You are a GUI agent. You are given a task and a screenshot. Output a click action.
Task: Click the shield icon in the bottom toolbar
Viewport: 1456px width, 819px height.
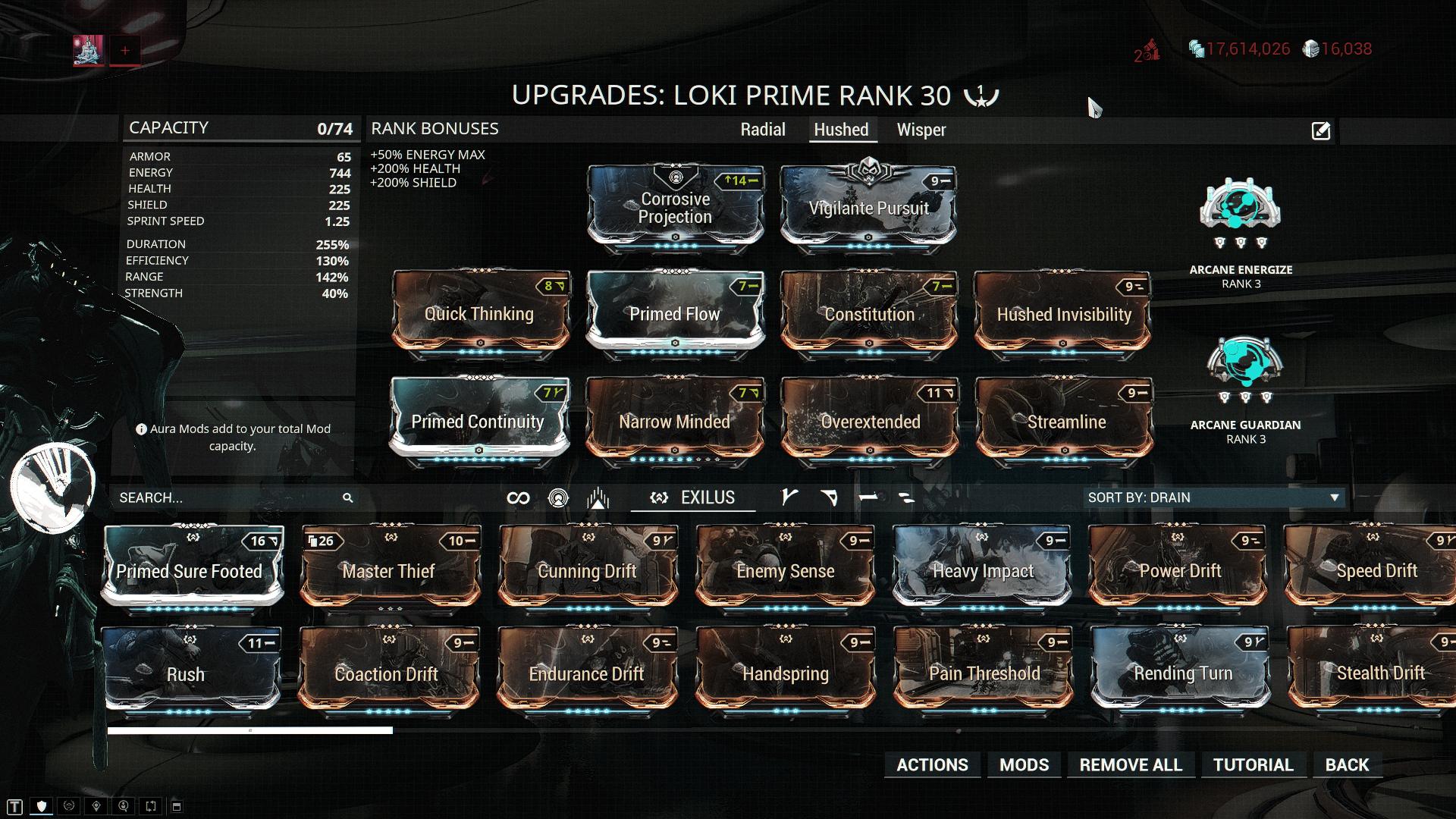pos(42,806)
